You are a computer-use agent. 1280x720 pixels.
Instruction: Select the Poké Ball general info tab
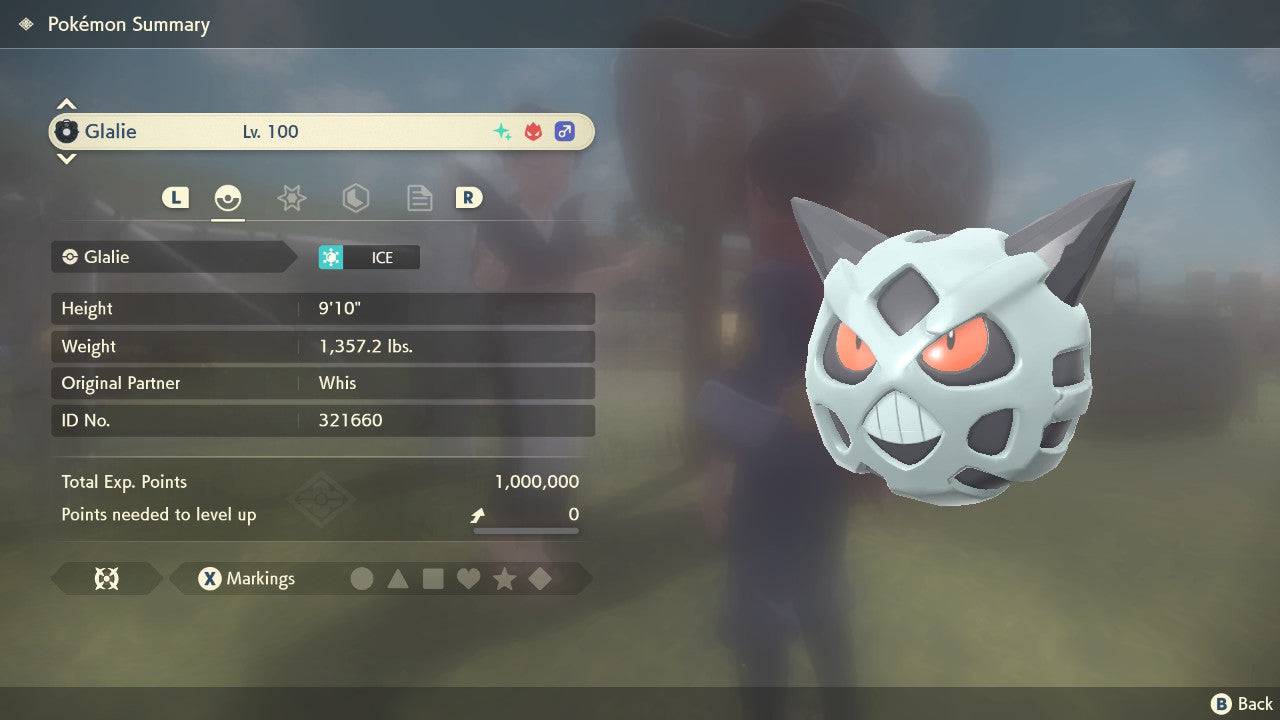click(x=228, y=198)
